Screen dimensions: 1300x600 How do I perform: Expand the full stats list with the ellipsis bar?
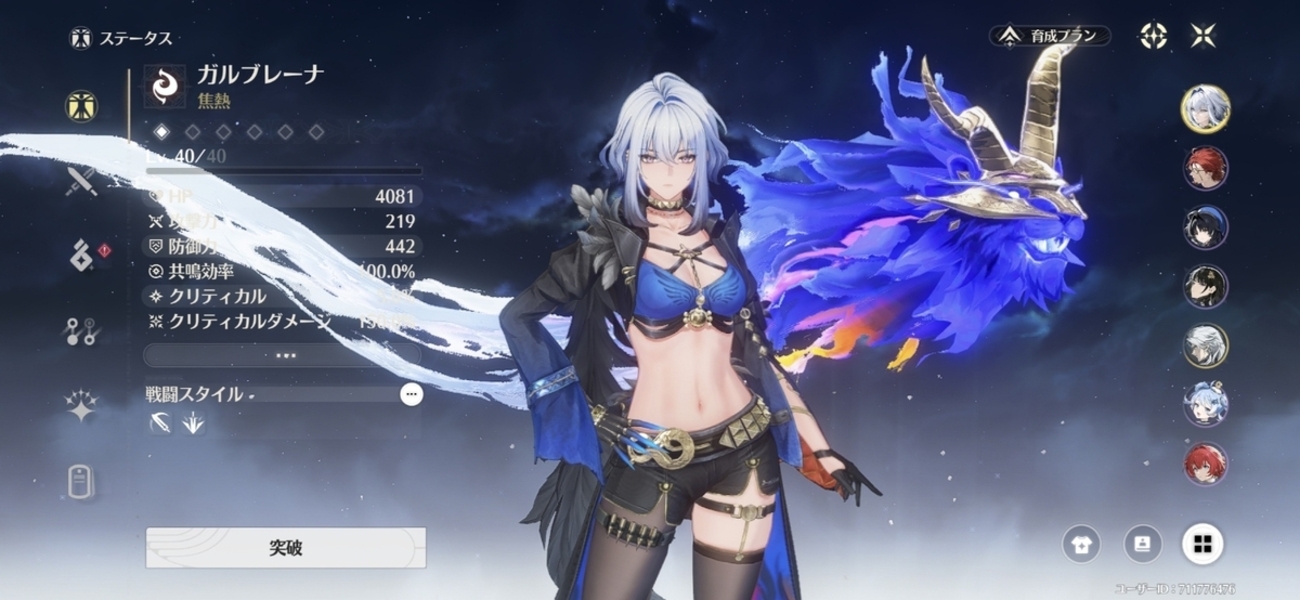282,355
